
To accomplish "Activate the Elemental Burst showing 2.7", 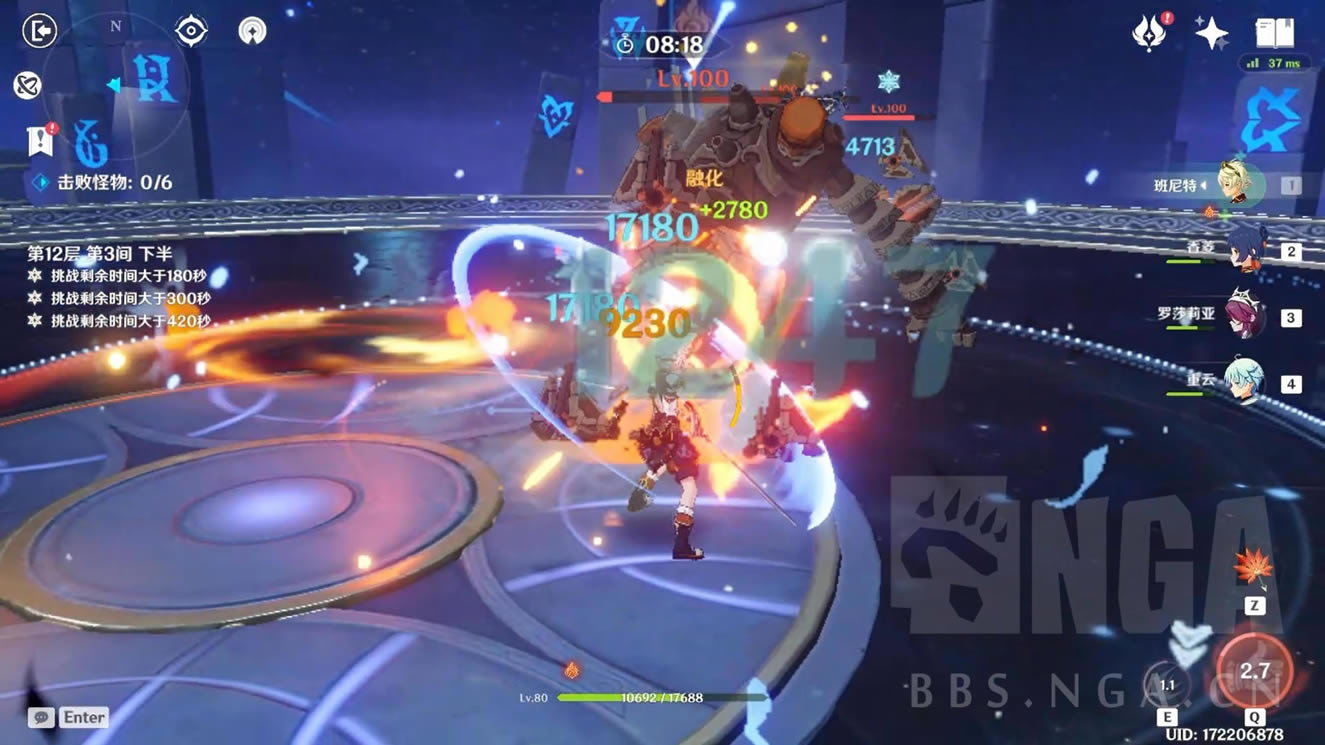I will tap(1254, 671).
